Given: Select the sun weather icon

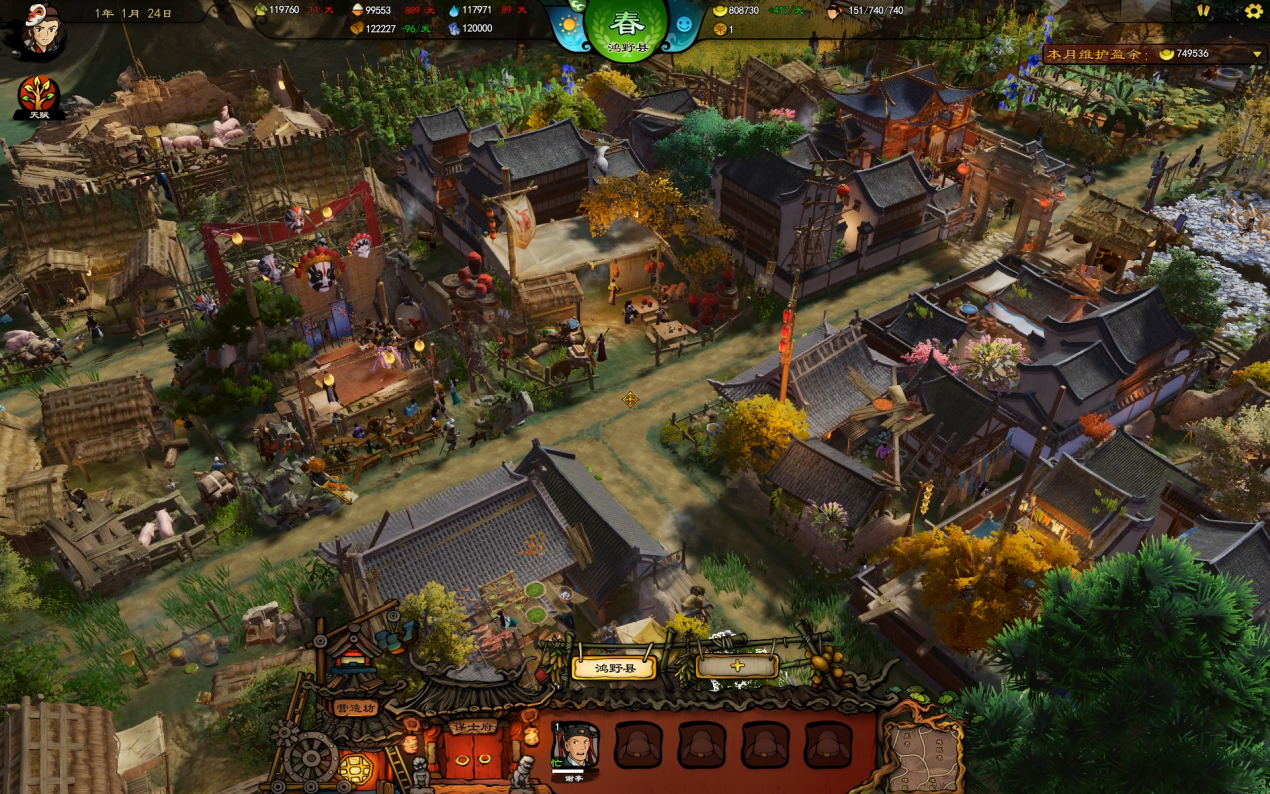Looking at the screenshot, I should 569,24.
